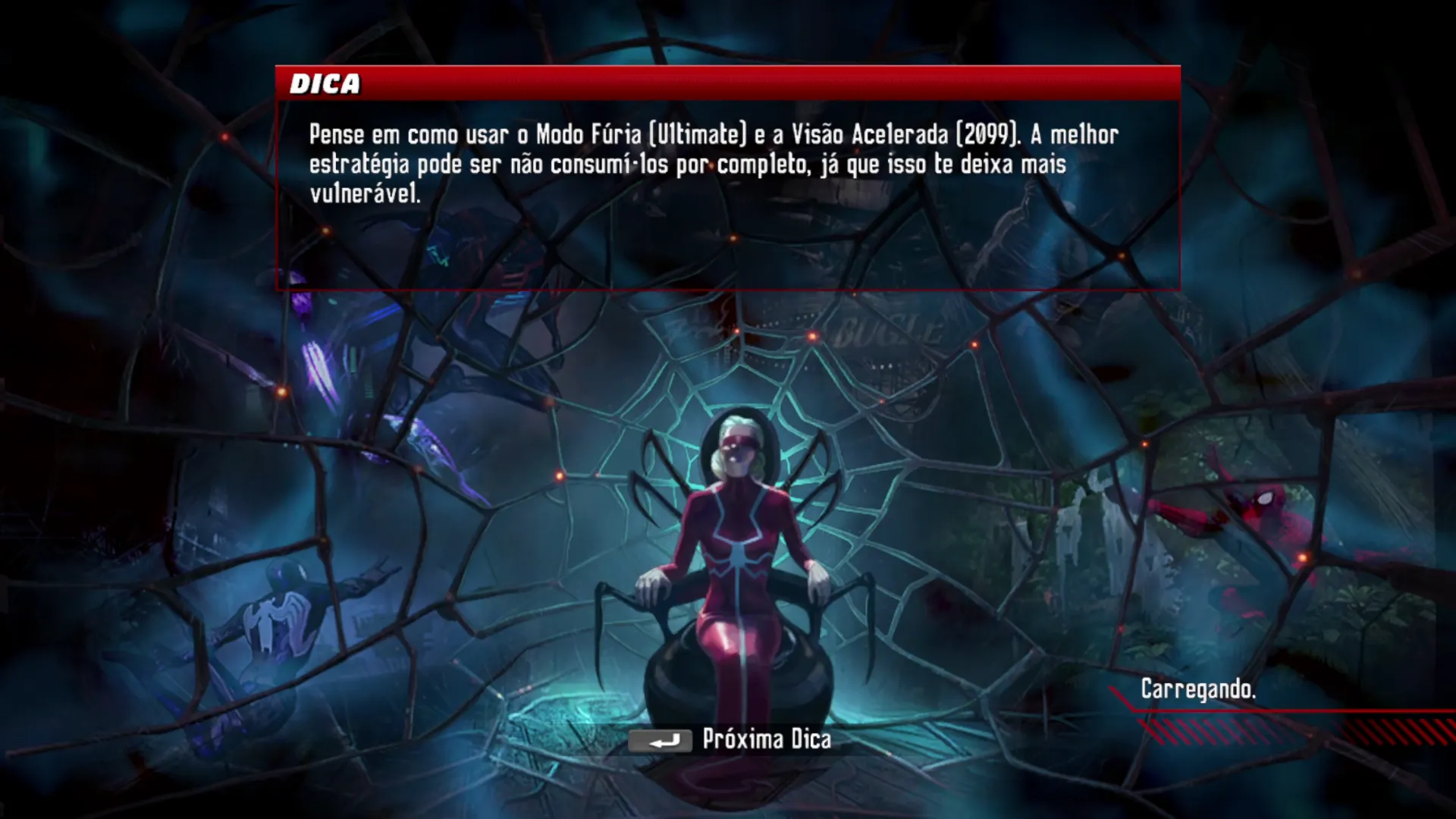
Task: Show the next tip via Próxima Dica
Action: [731, 739]
